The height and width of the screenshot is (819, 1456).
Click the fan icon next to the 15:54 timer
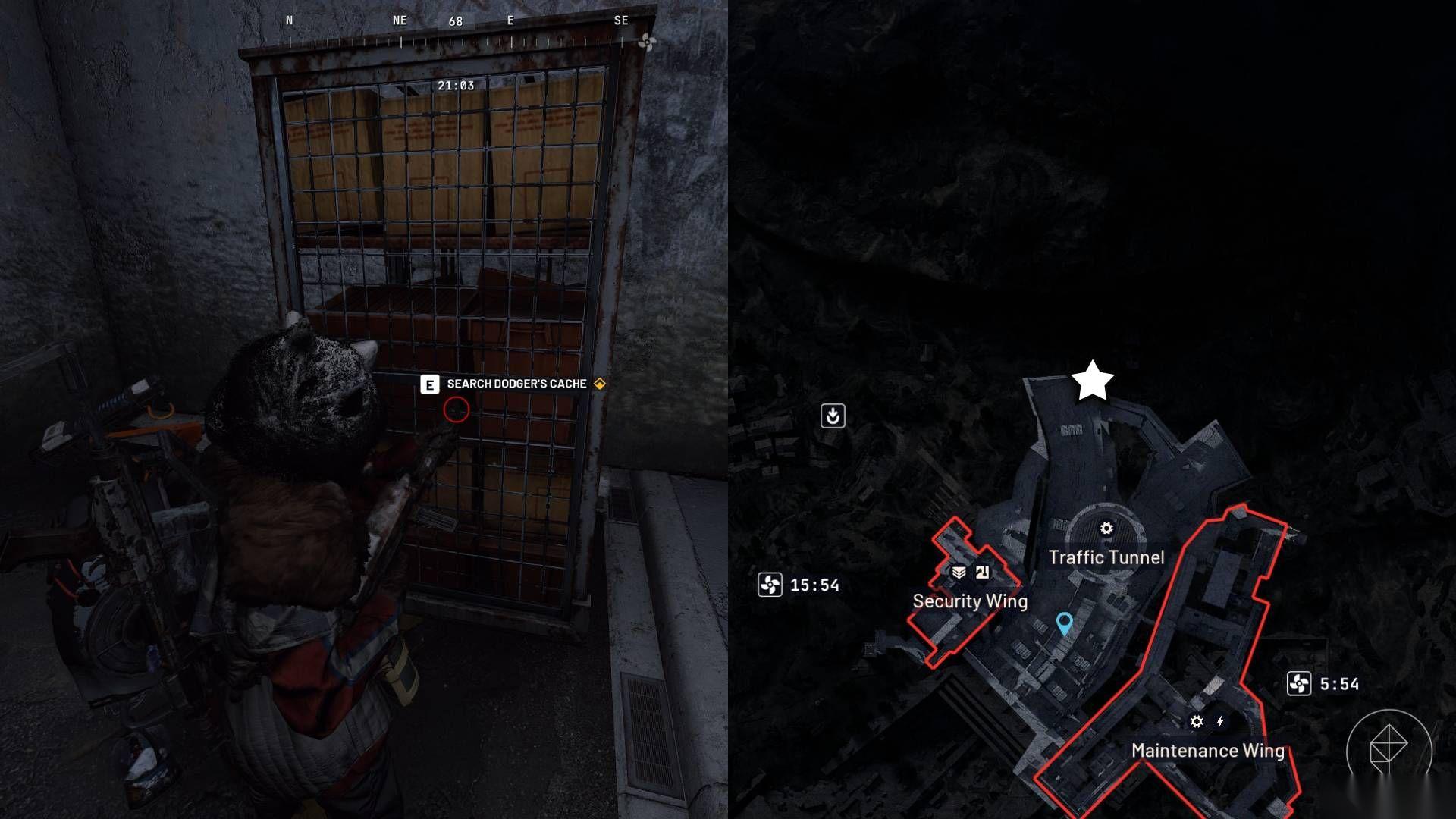tap(772, 584)
